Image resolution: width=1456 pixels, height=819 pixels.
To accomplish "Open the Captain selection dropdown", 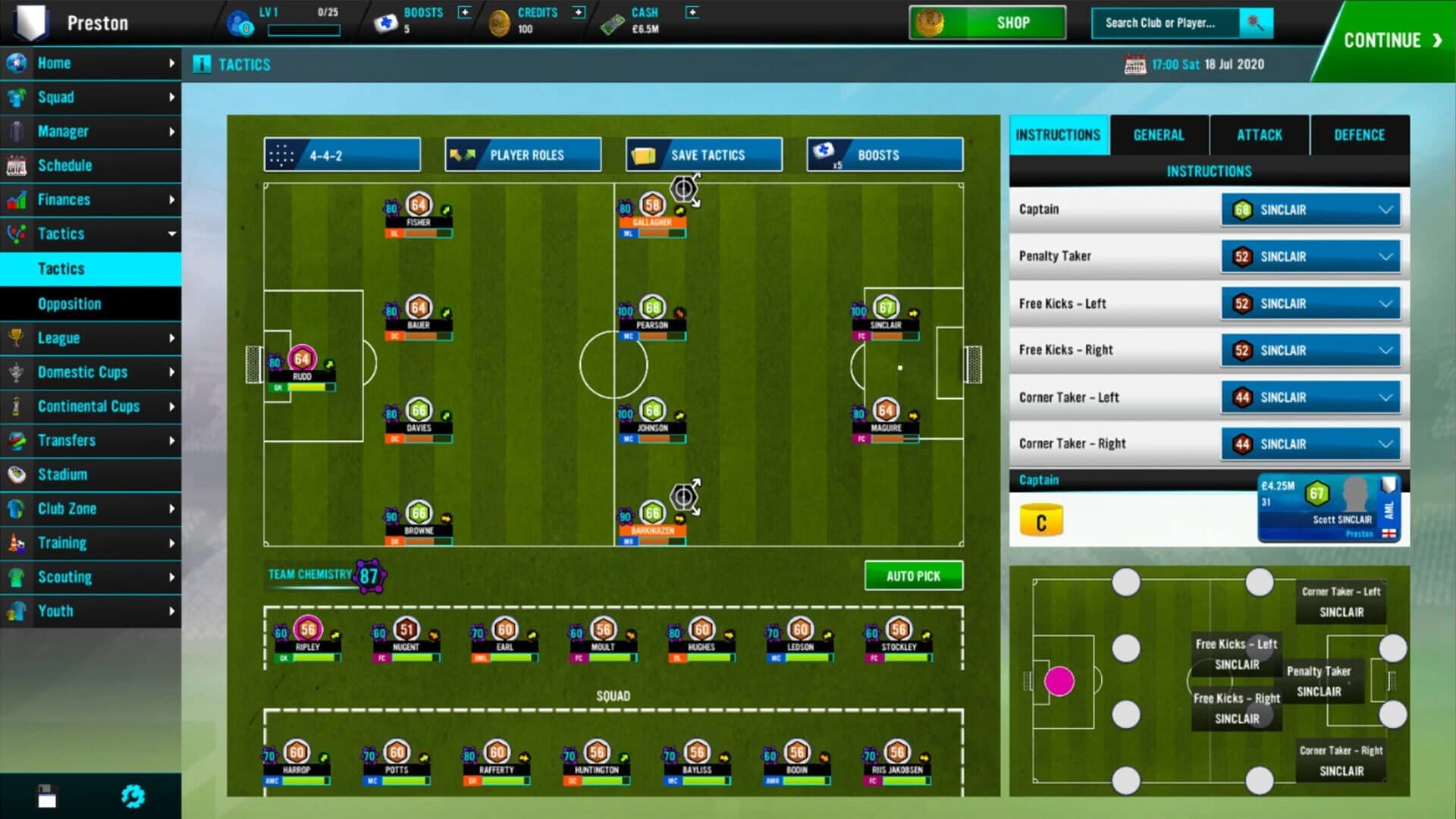I will click(x=1310, y=209).
